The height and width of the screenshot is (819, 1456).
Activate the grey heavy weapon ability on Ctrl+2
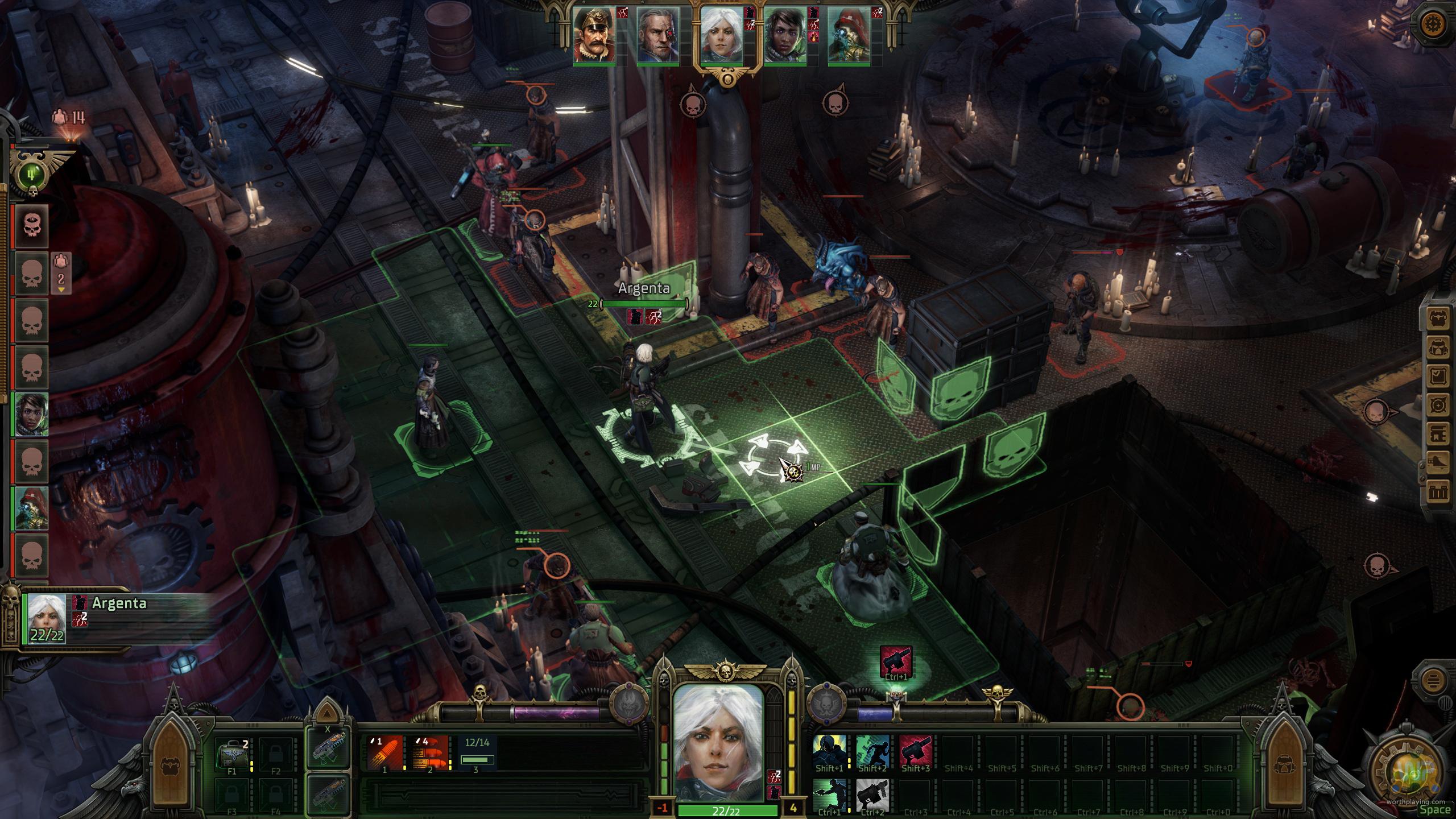tap(872, 795)
